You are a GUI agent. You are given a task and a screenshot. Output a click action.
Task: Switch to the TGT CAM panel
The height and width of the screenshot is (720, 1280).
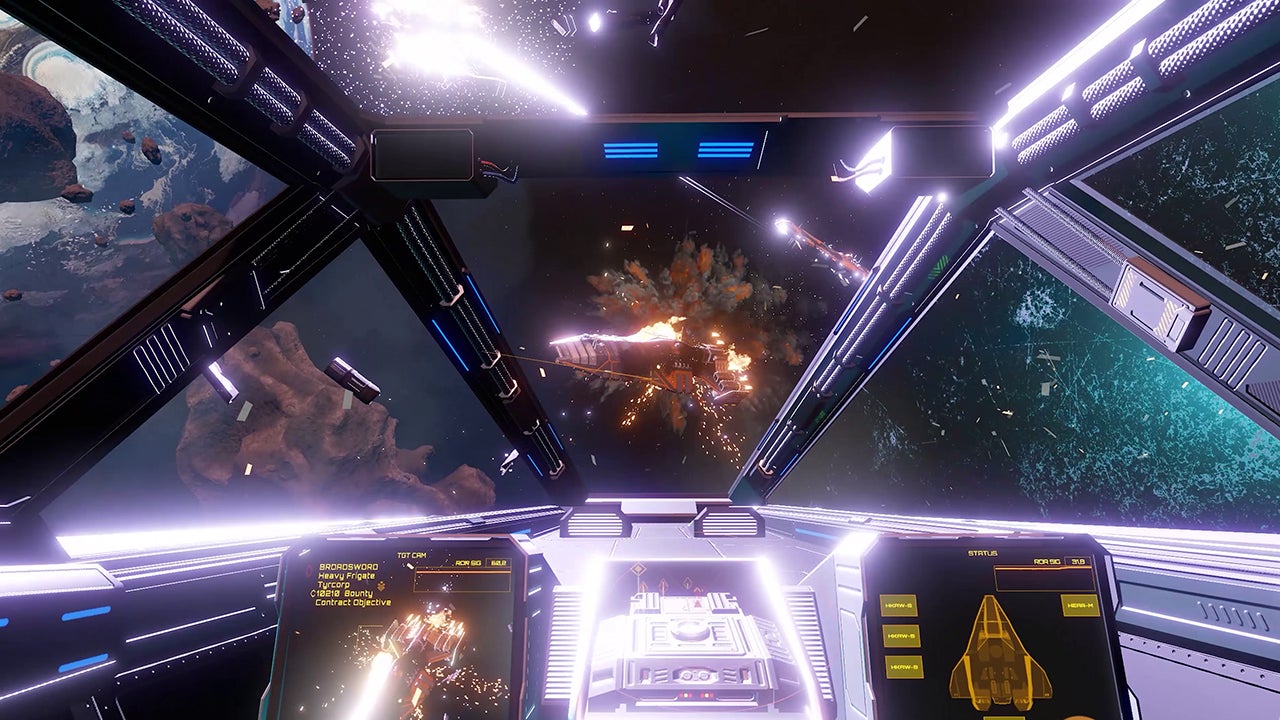pyautogui.click(x=412, y=555)
